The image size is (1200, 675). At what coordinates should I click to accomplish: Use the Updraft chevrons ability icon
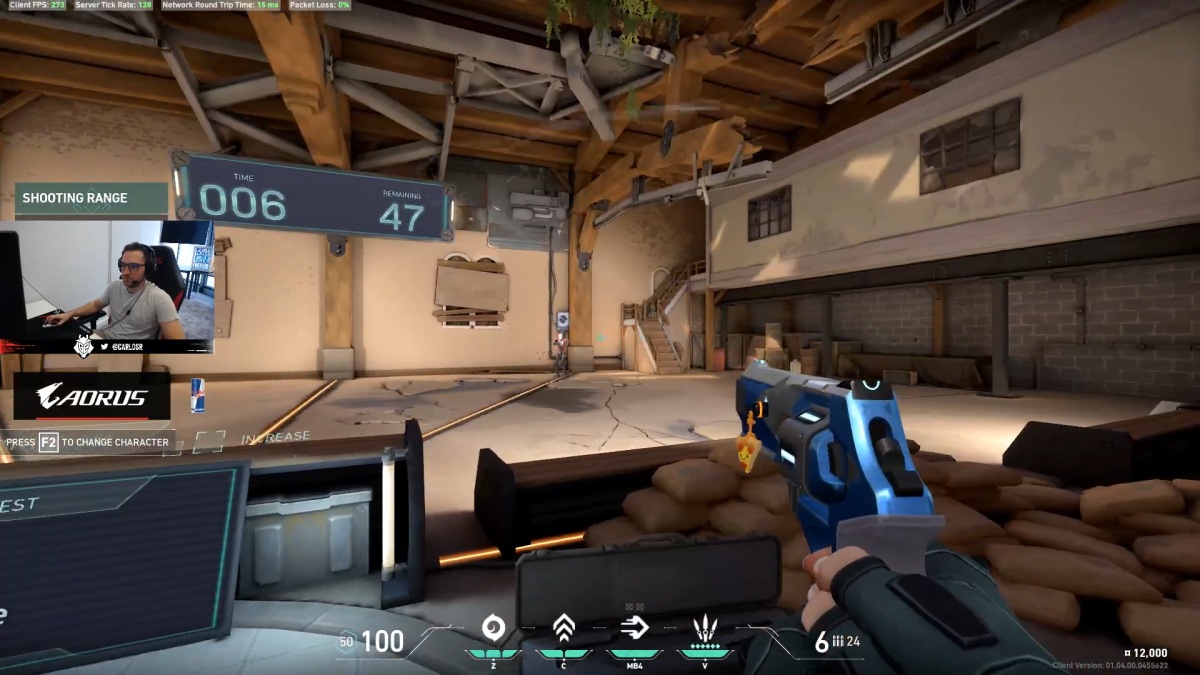(x=564, y=628)
